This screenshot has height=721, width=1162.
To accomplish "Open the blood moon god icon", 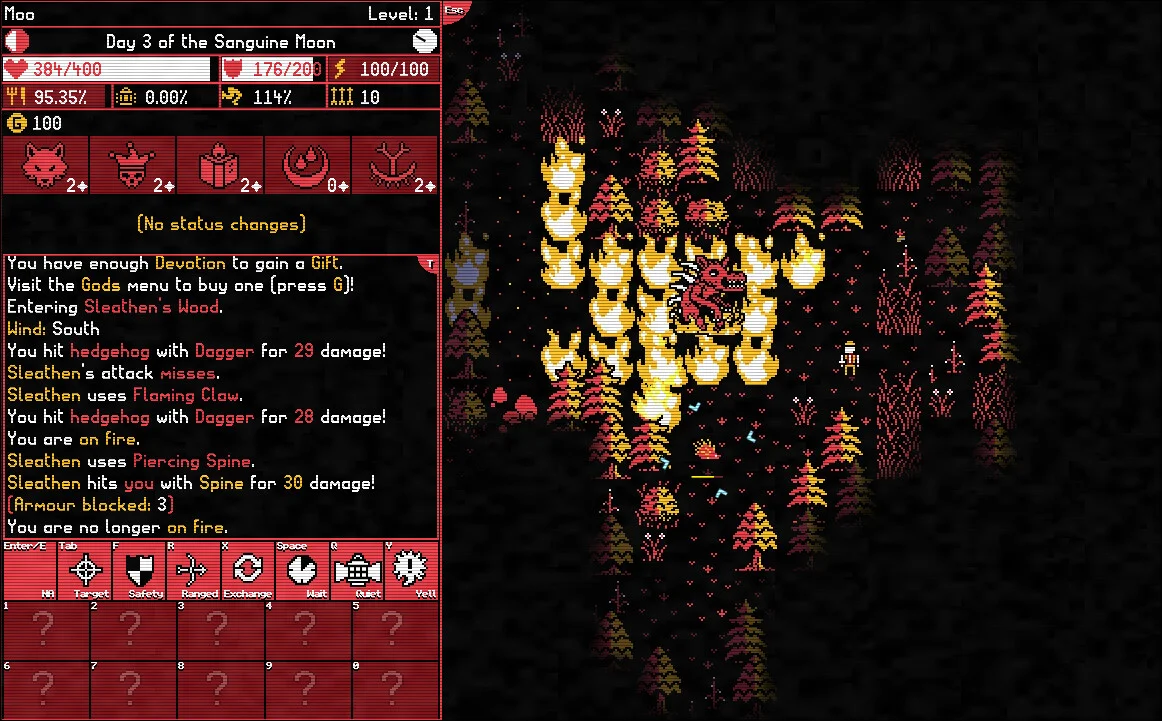I will 307,165.
